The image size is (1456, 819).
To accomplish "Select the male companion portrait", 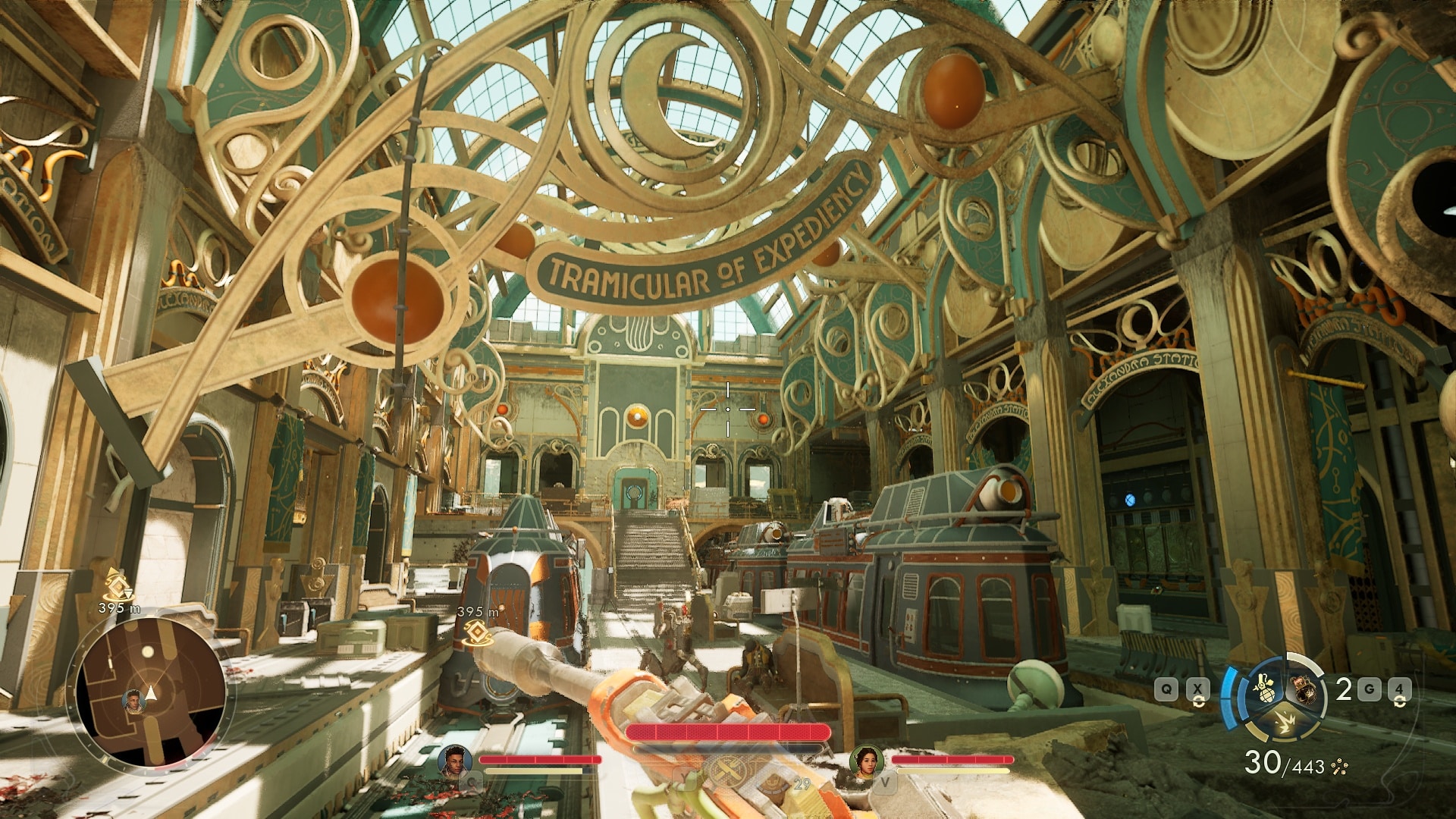I will tap(455, 761).
